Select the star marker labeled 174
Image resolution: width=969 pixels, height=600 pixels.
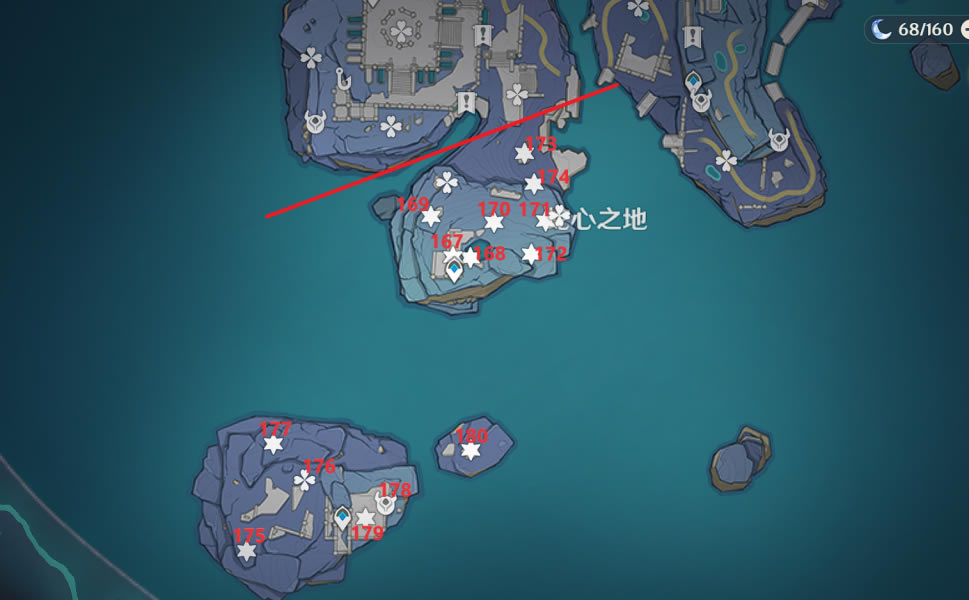click(534, 184)
